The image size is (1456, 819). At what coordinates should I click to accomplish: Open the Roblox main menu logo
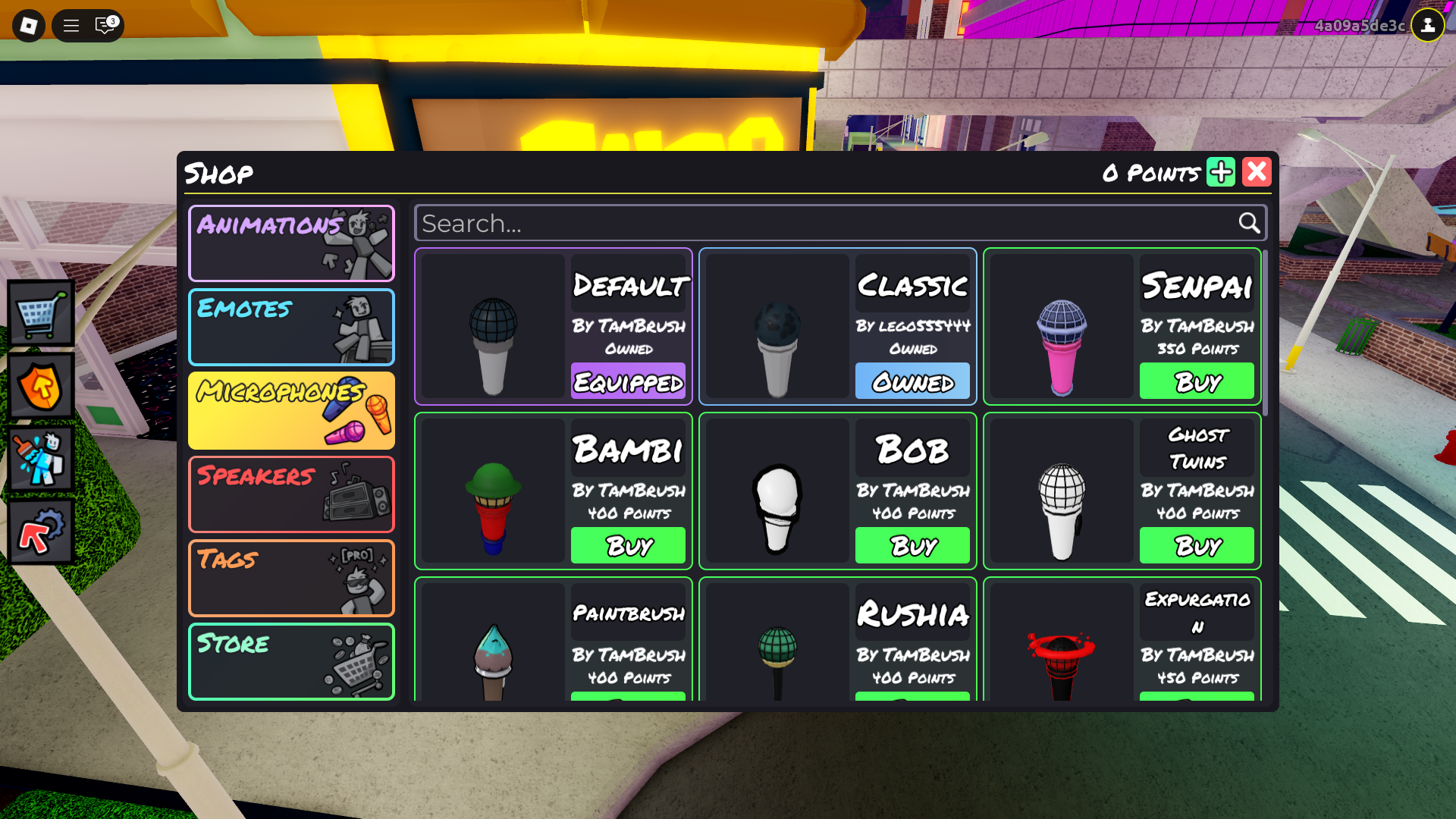(x=29, y=26)
